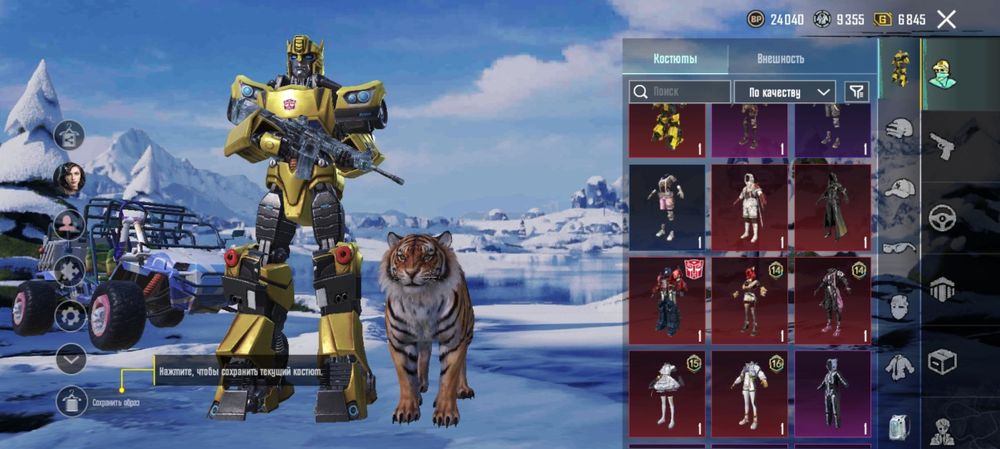Click the Поиск search field
This screenshot has height=449, width=1000.
click(x=680, y=92)
